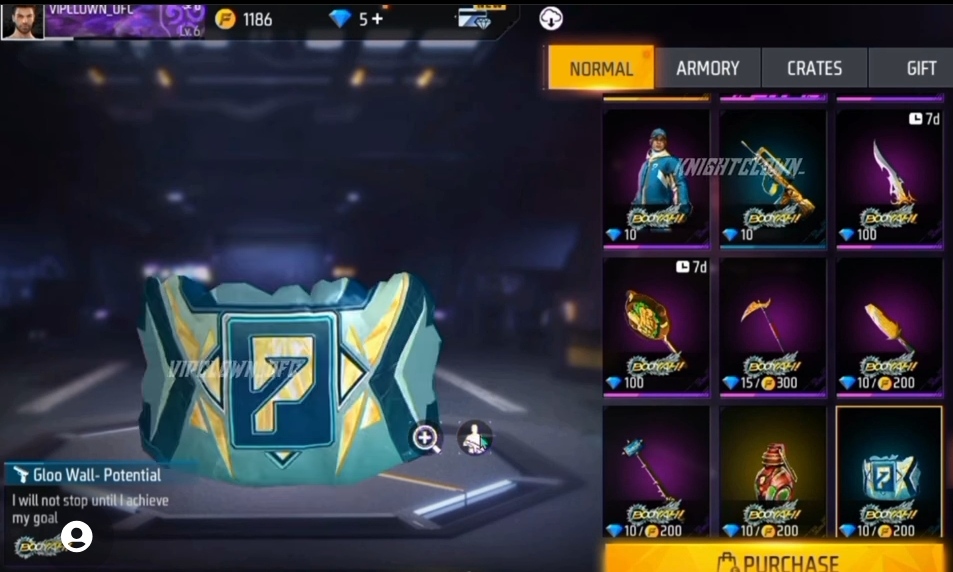Image resolution: width=953 pixels, height=572 pixels.
Task: Select the golden scythe for 300 gold
Action: 772,325
